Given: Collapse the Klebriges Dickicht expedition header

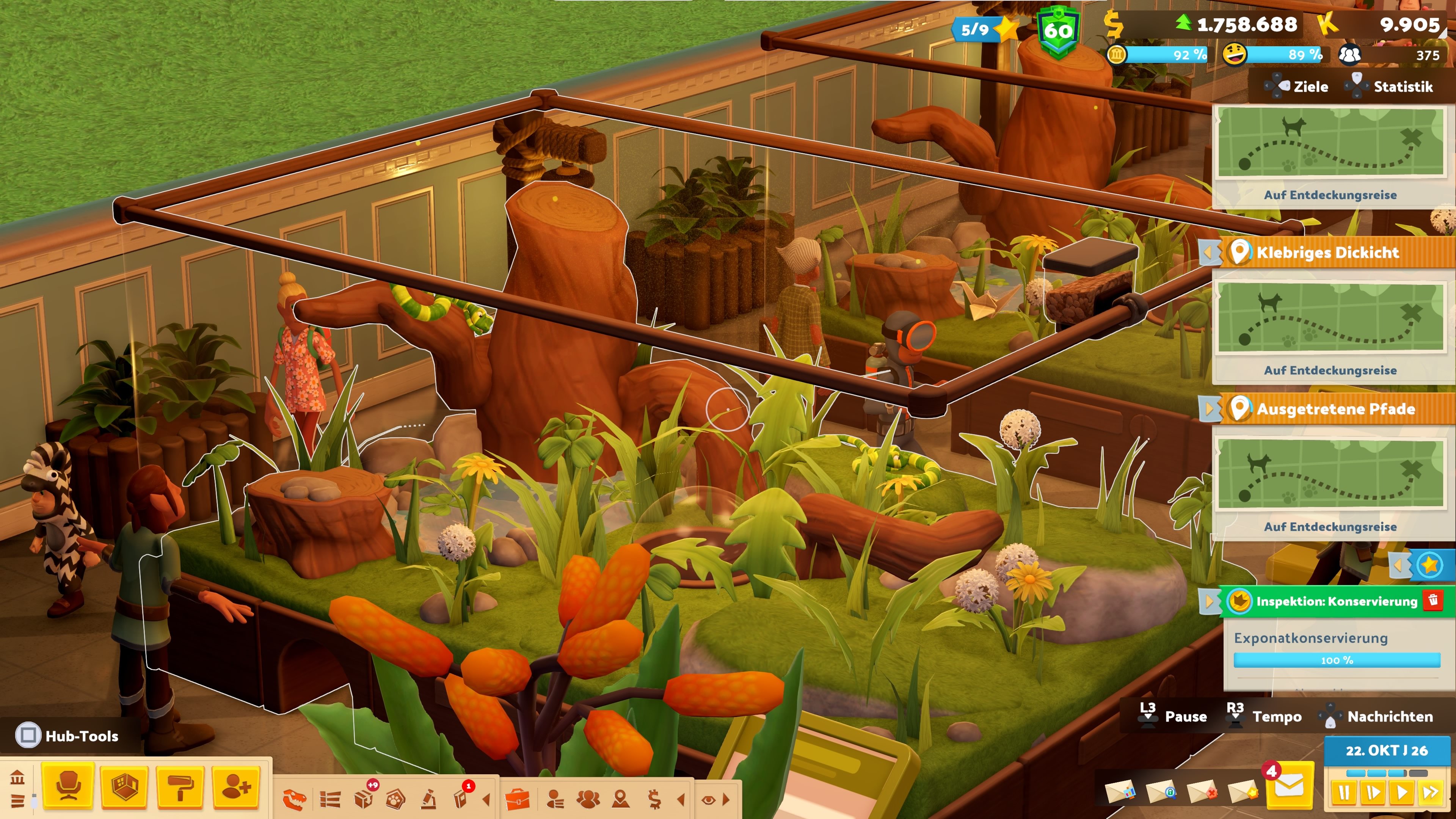Looking at the screenshot, I should pos(1209,252).
